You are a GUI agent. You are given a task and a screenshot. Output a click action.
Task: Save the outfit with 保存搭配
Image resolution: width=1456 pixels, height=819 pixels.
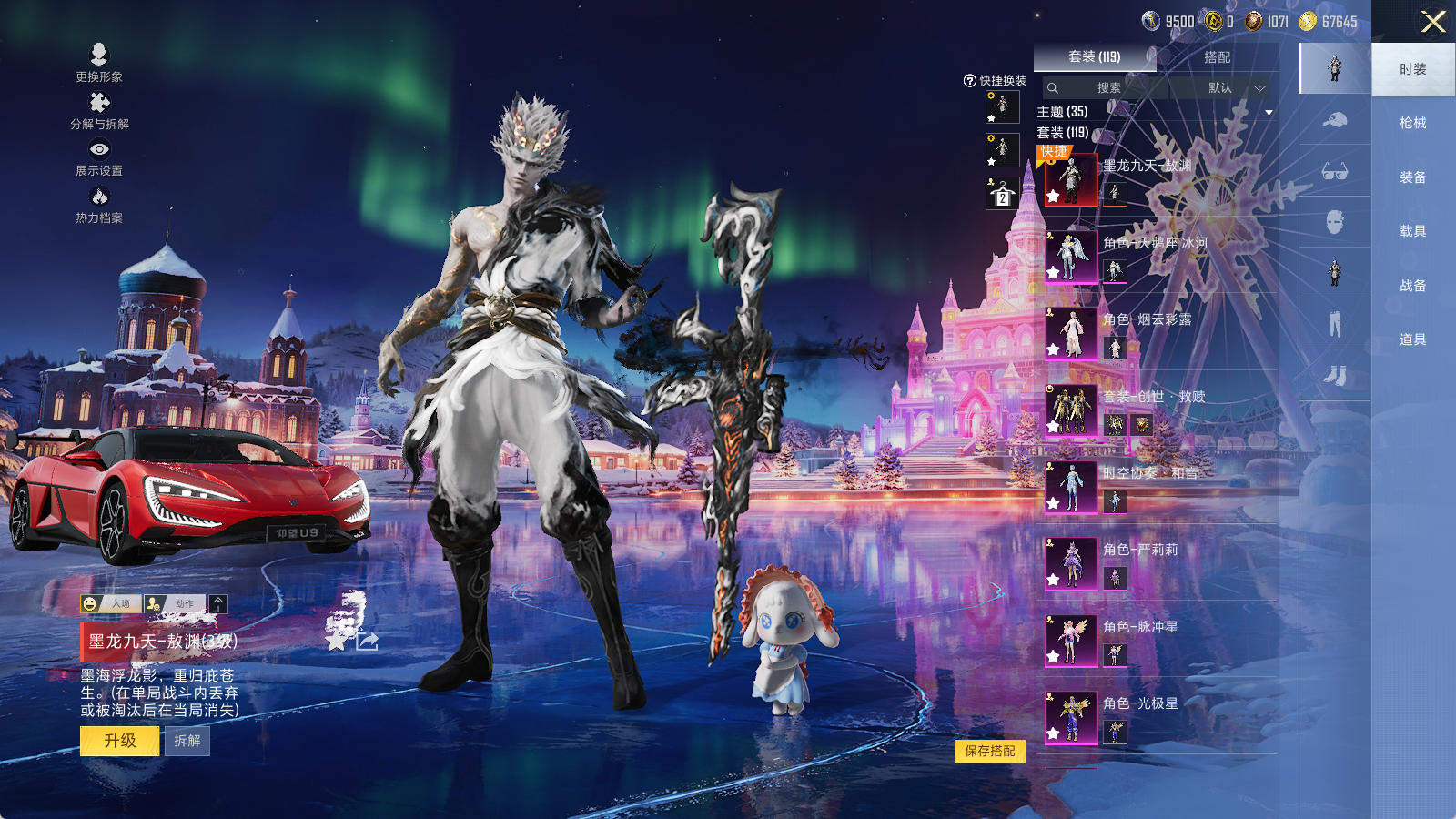pos(989,751)
